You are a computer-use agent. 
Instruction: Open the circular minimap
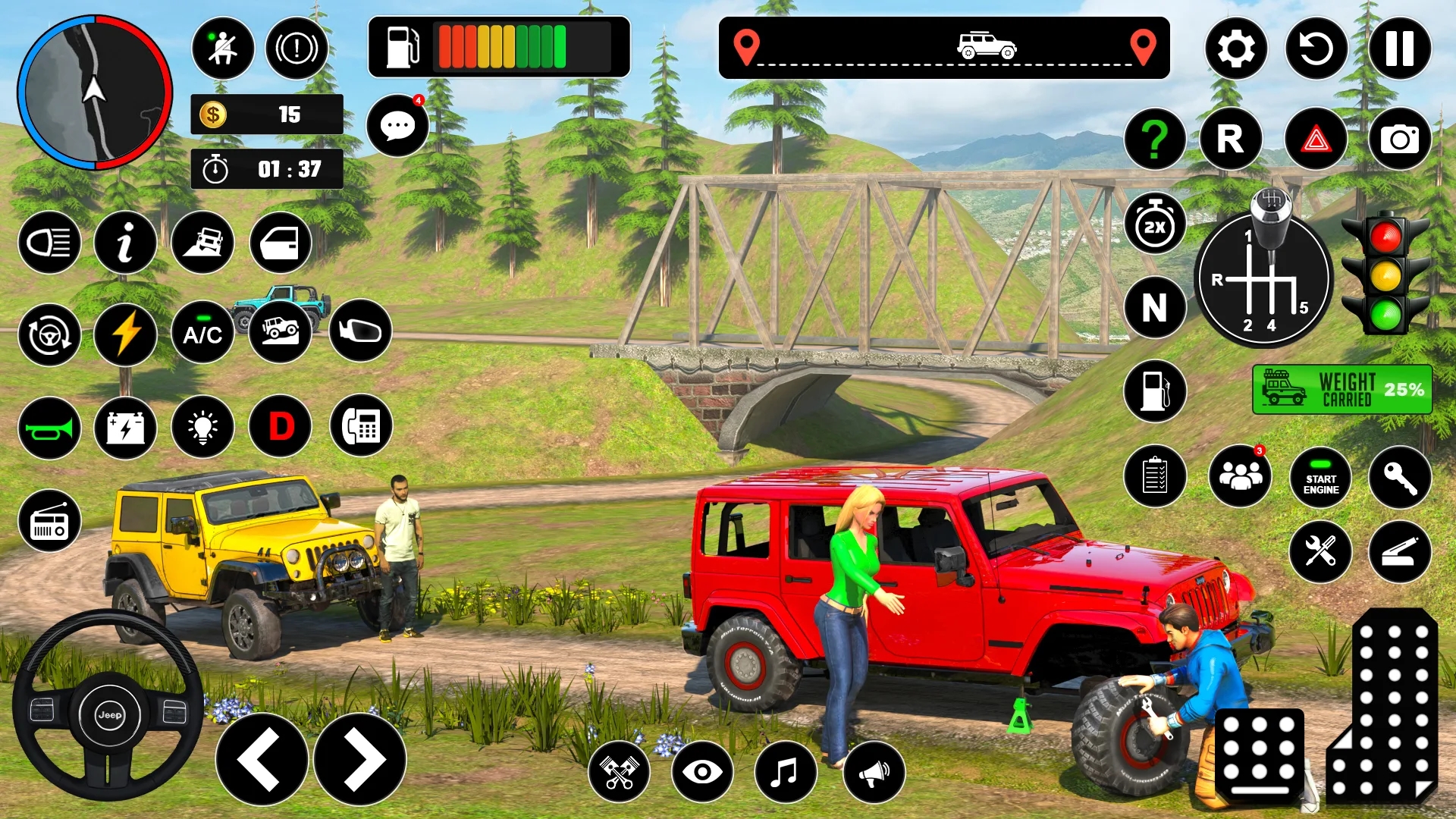(95, 93)
